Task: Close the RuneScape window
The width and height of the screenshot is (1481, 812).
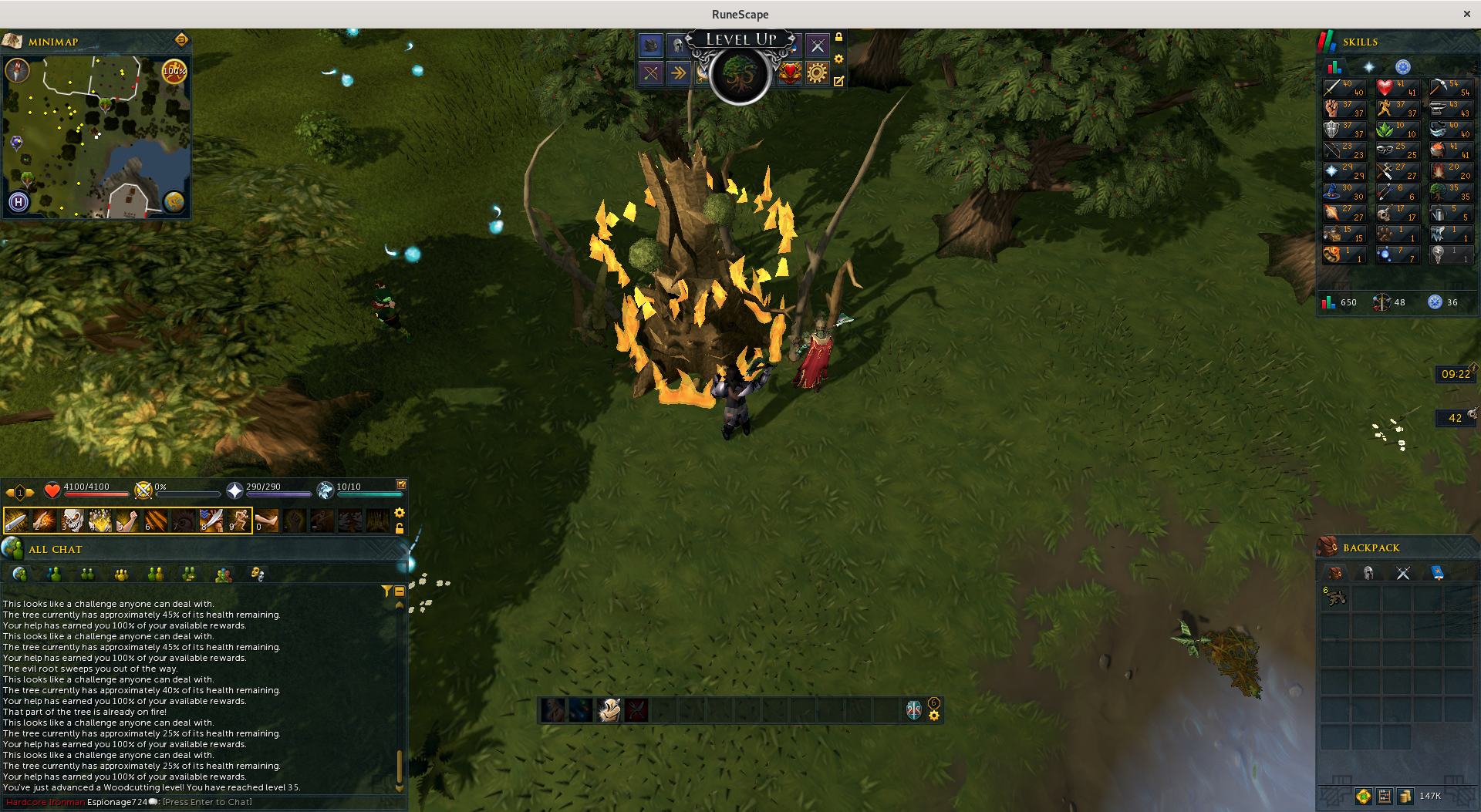Action: (1466, 14)
